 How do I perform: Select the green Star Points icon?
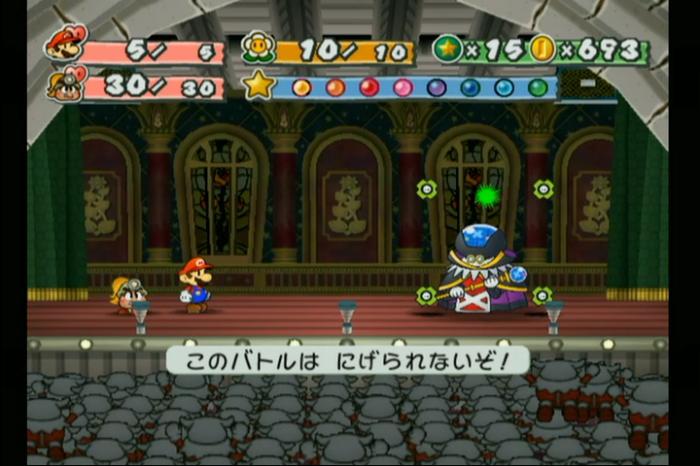click(447, 48)
